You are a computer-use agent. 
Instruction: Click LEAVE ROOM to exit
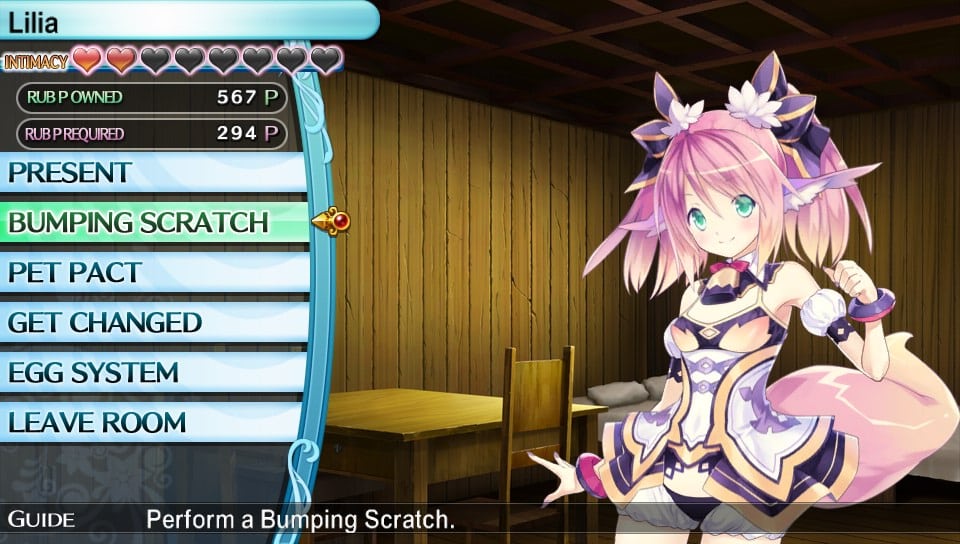click(150, 422)
